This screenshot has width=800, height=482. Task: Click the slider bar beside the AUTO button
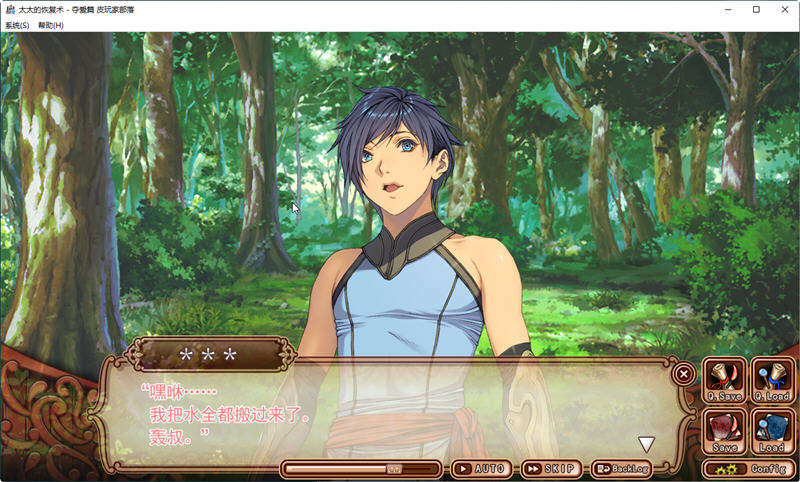(360, 468)
